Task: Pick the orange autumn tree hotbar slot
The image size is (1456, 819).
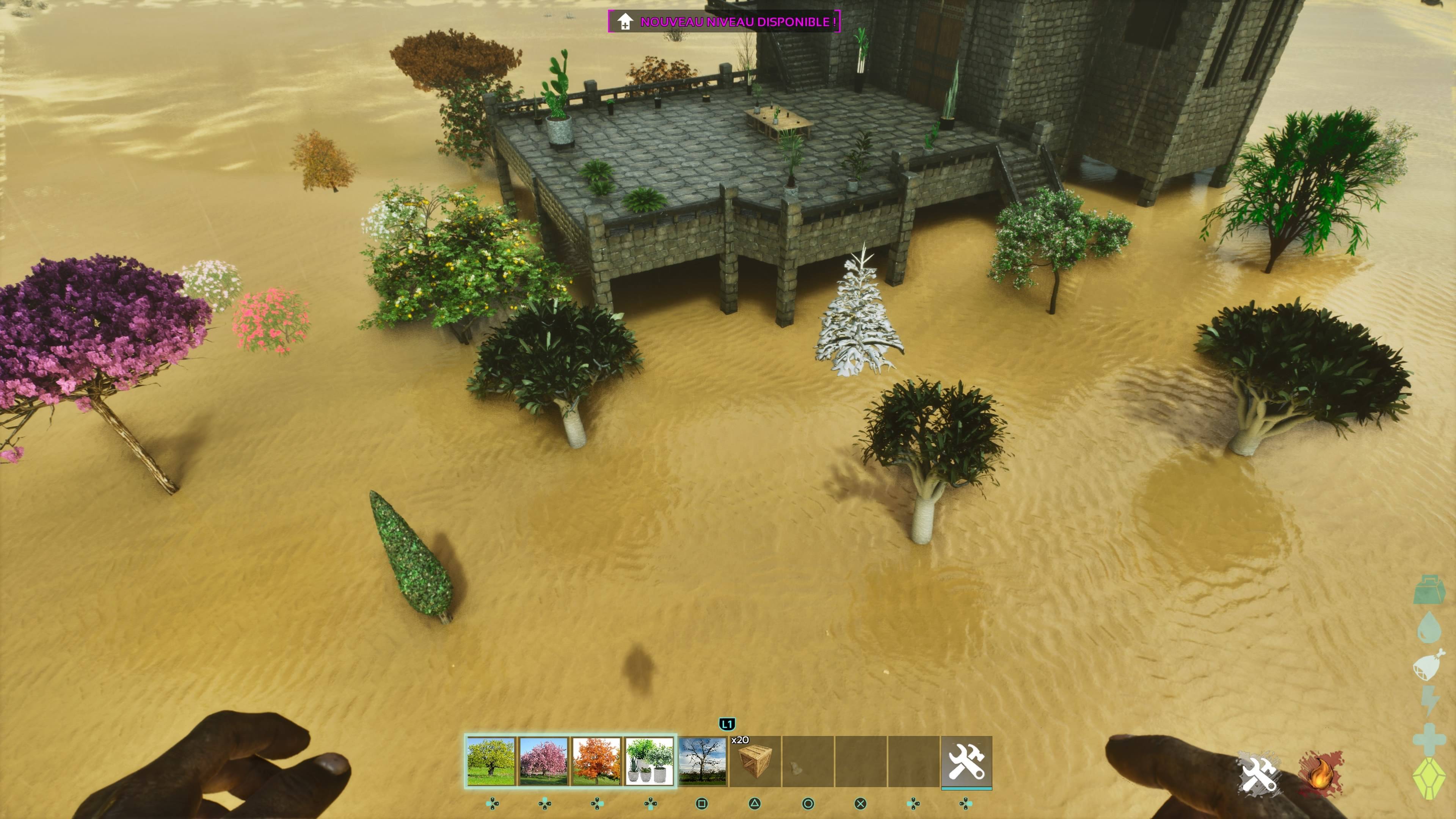Action: [596, 761]
